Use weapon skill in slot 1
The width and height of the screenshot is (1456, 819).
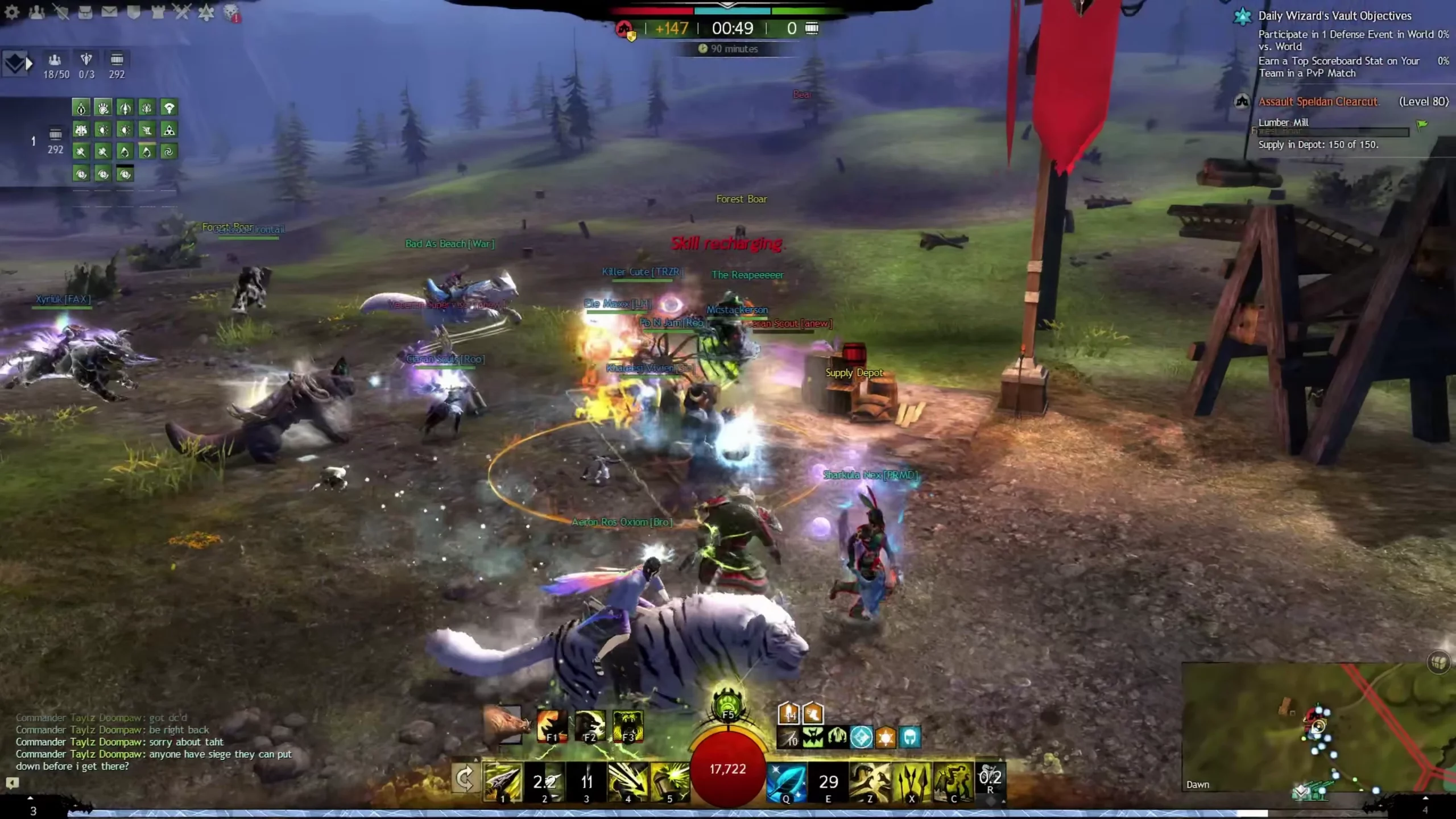502,781
